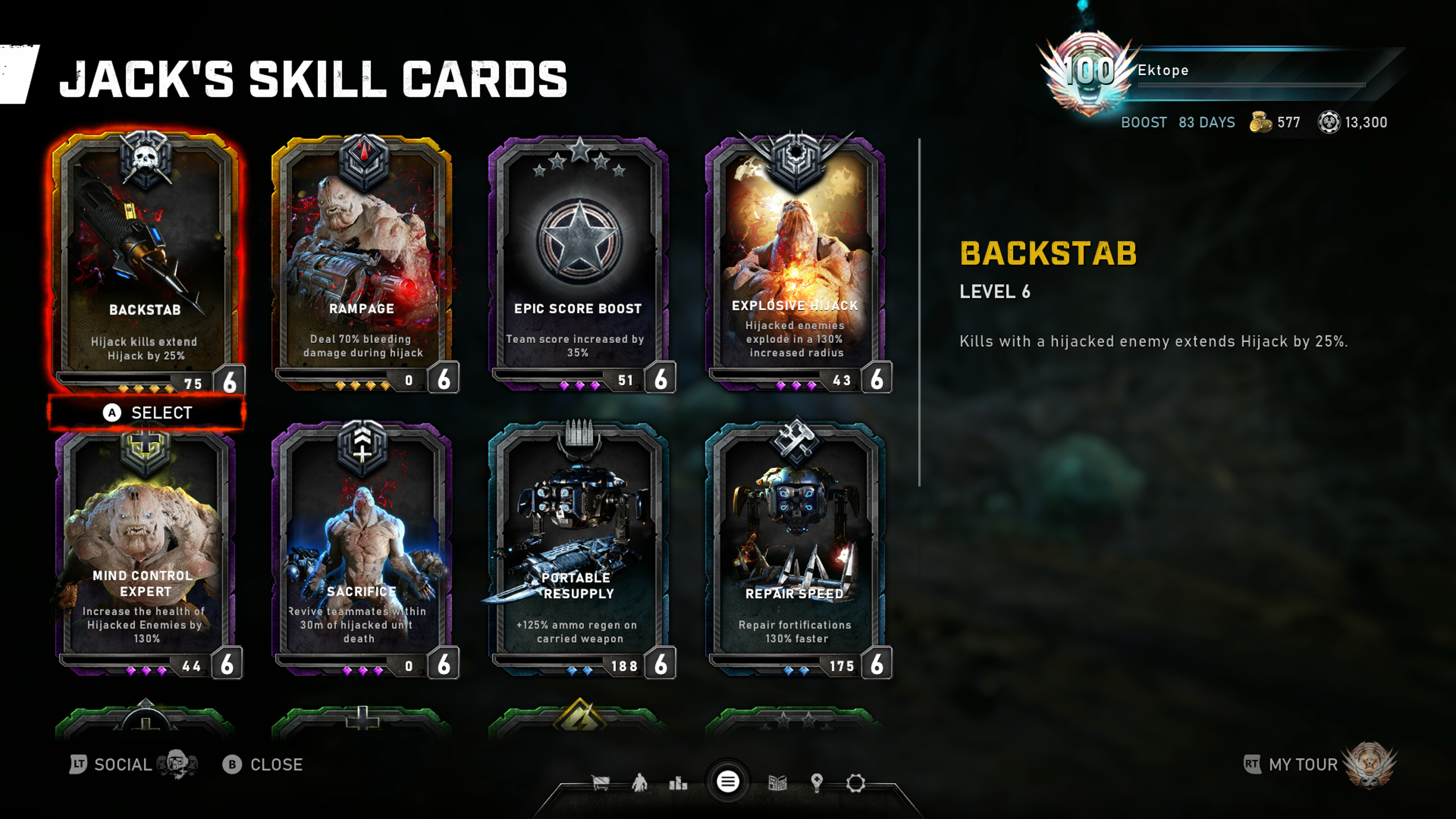Image resolution: width=1456 pixels, height=819 pixels.
Task: Show the lightbulb tips tab
Action: tap(816, 783)
